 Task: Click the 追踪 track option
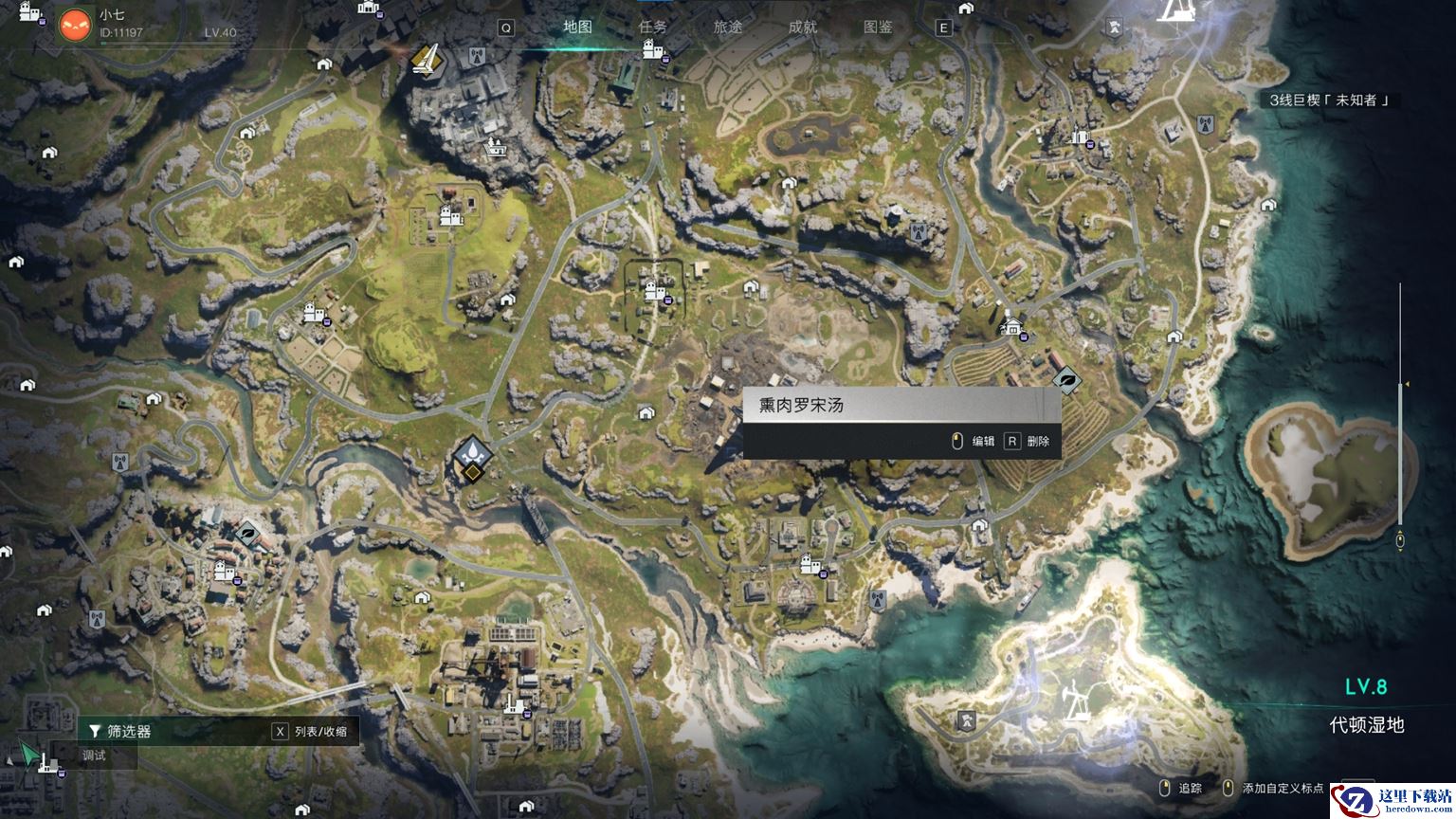[1181, 788]
